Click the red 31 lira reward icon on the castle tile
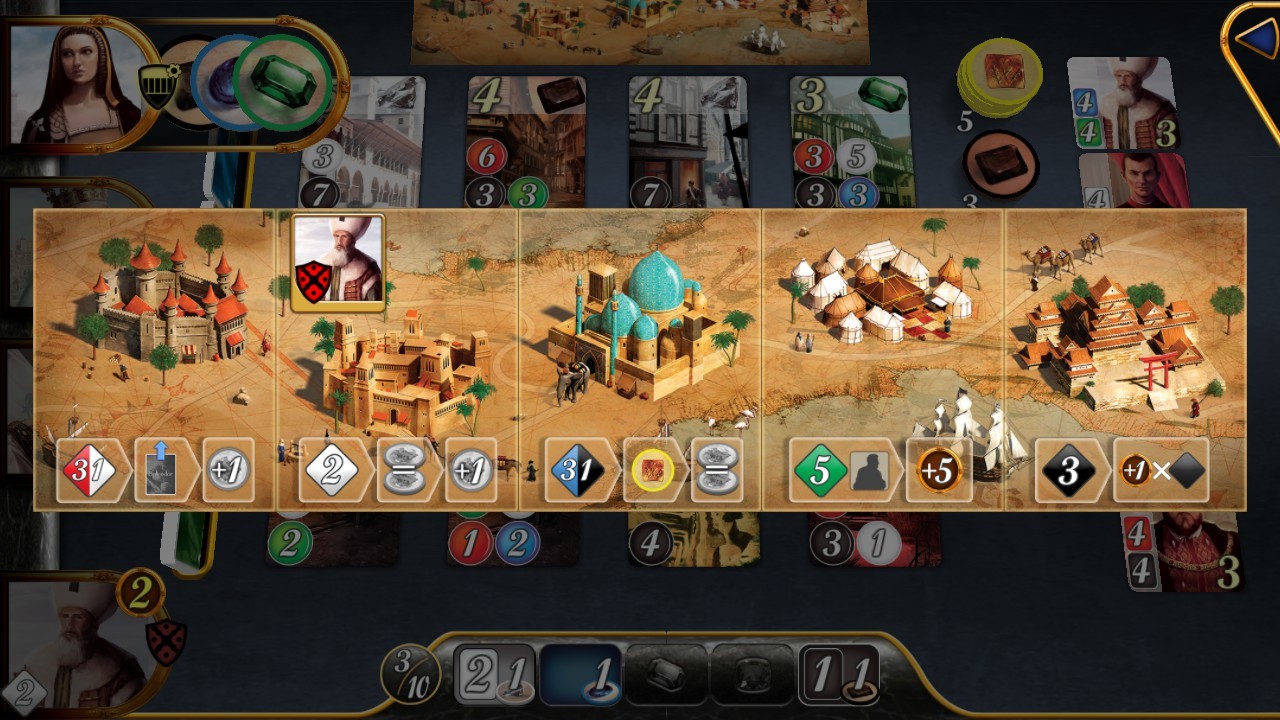 90,467
